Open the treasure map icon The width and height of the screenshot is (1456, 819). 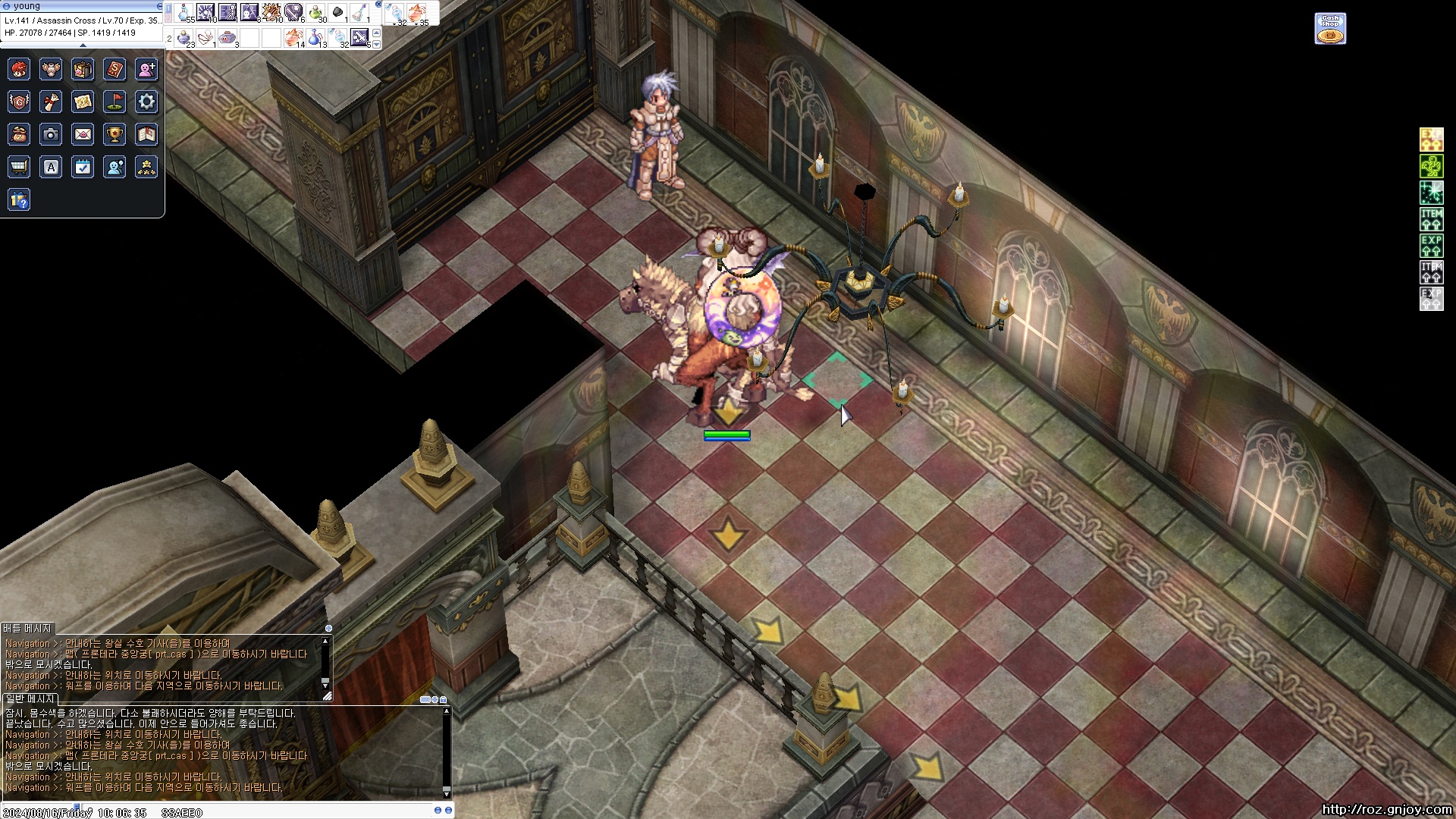coord(83,102)
